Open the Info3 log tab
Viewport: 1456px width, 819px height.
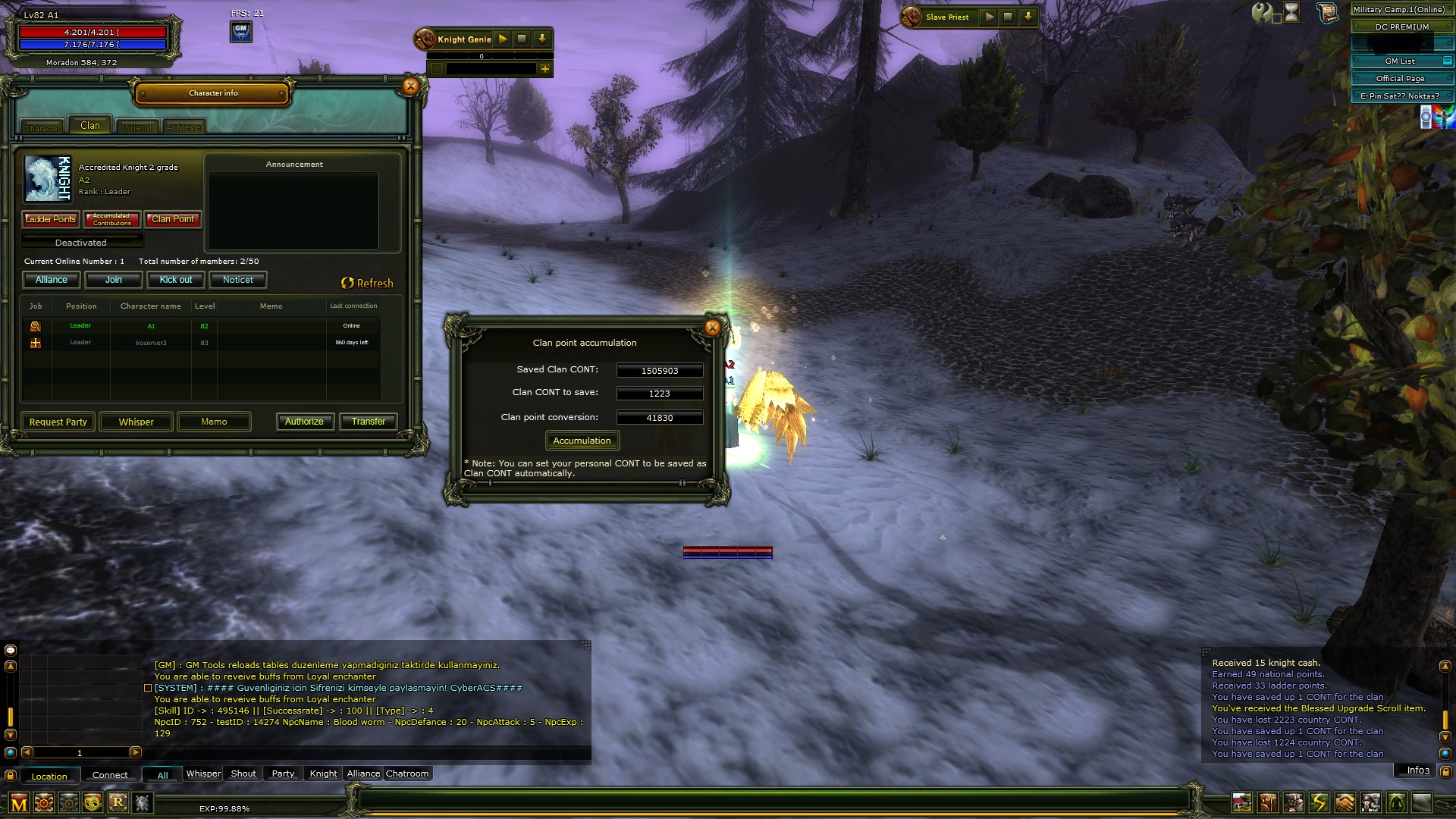tap(1418, 770)
